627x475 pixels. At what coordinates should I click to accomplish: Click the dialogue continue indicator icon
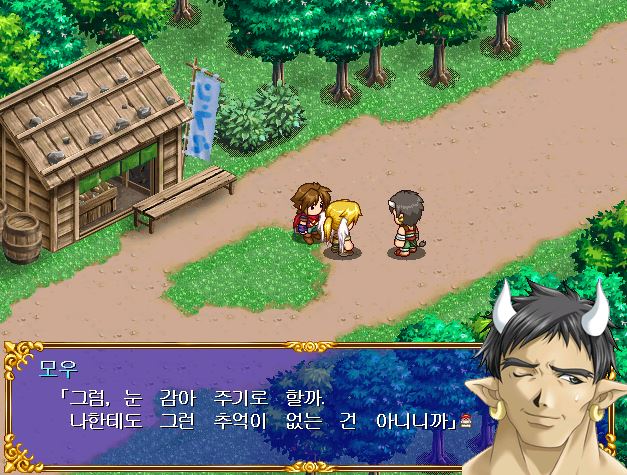click(x=465, y=419)
